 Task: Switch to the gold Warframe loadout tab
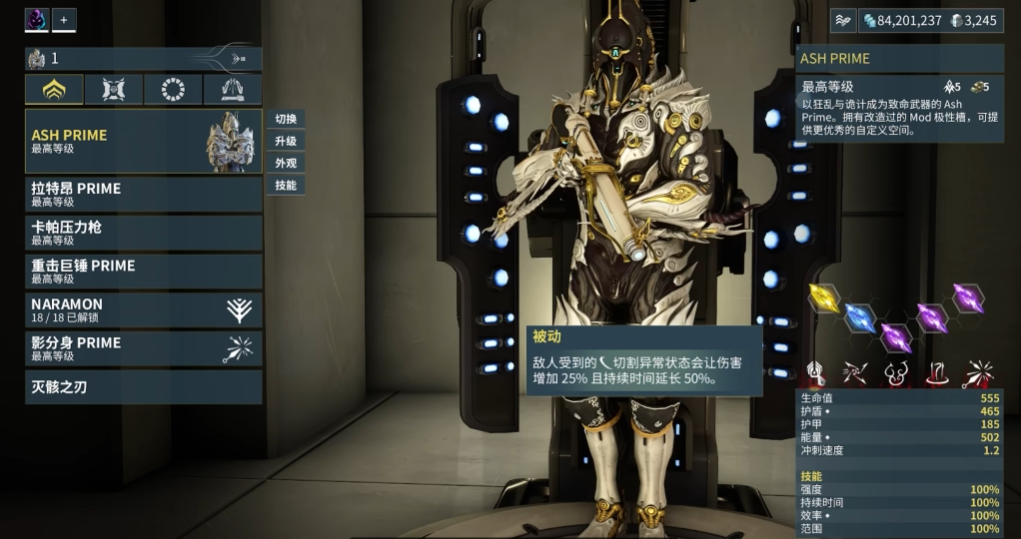point(54,90)
